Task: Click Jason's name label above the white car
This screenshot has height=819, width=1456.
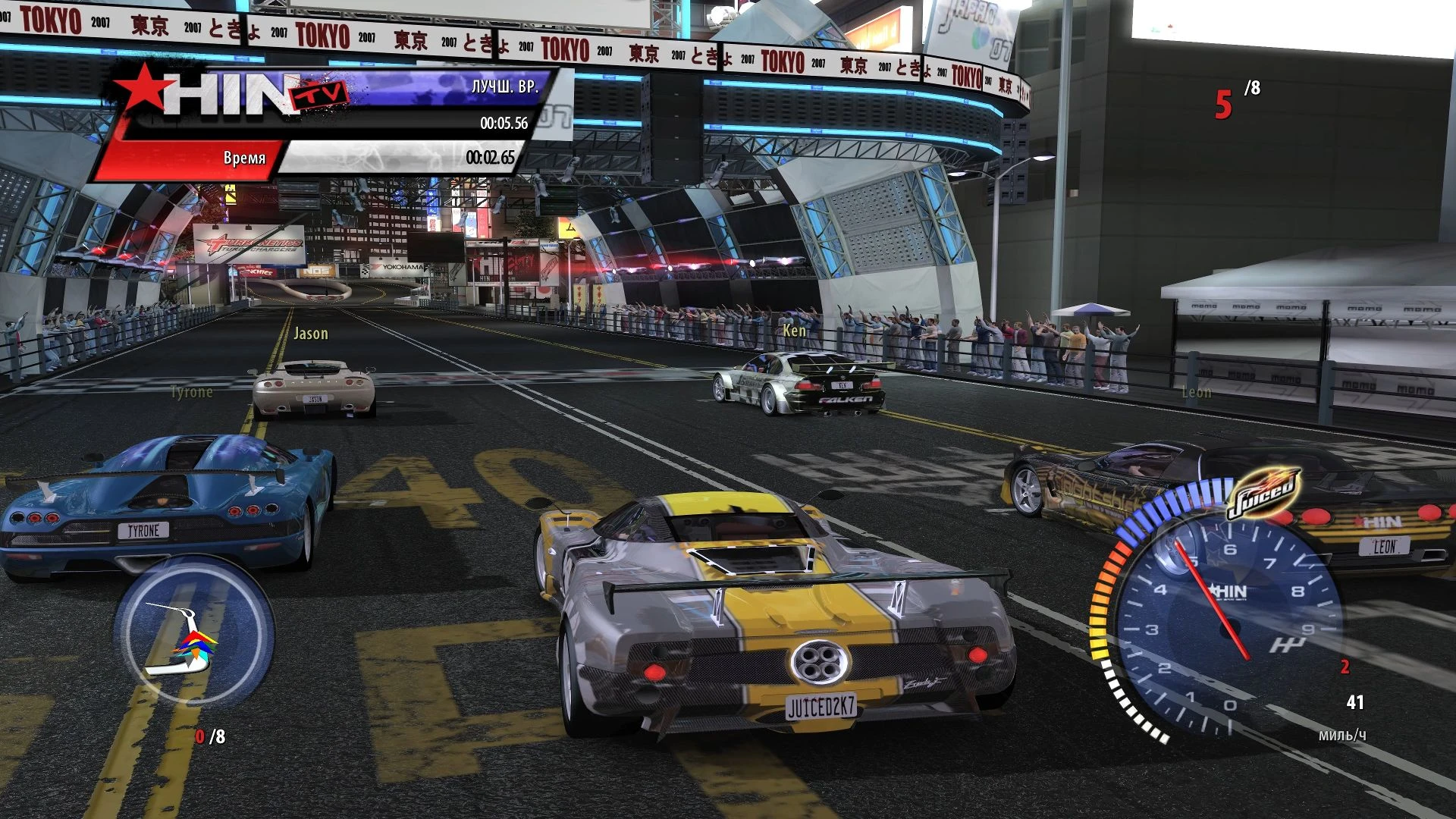Action: coord(310,334)
